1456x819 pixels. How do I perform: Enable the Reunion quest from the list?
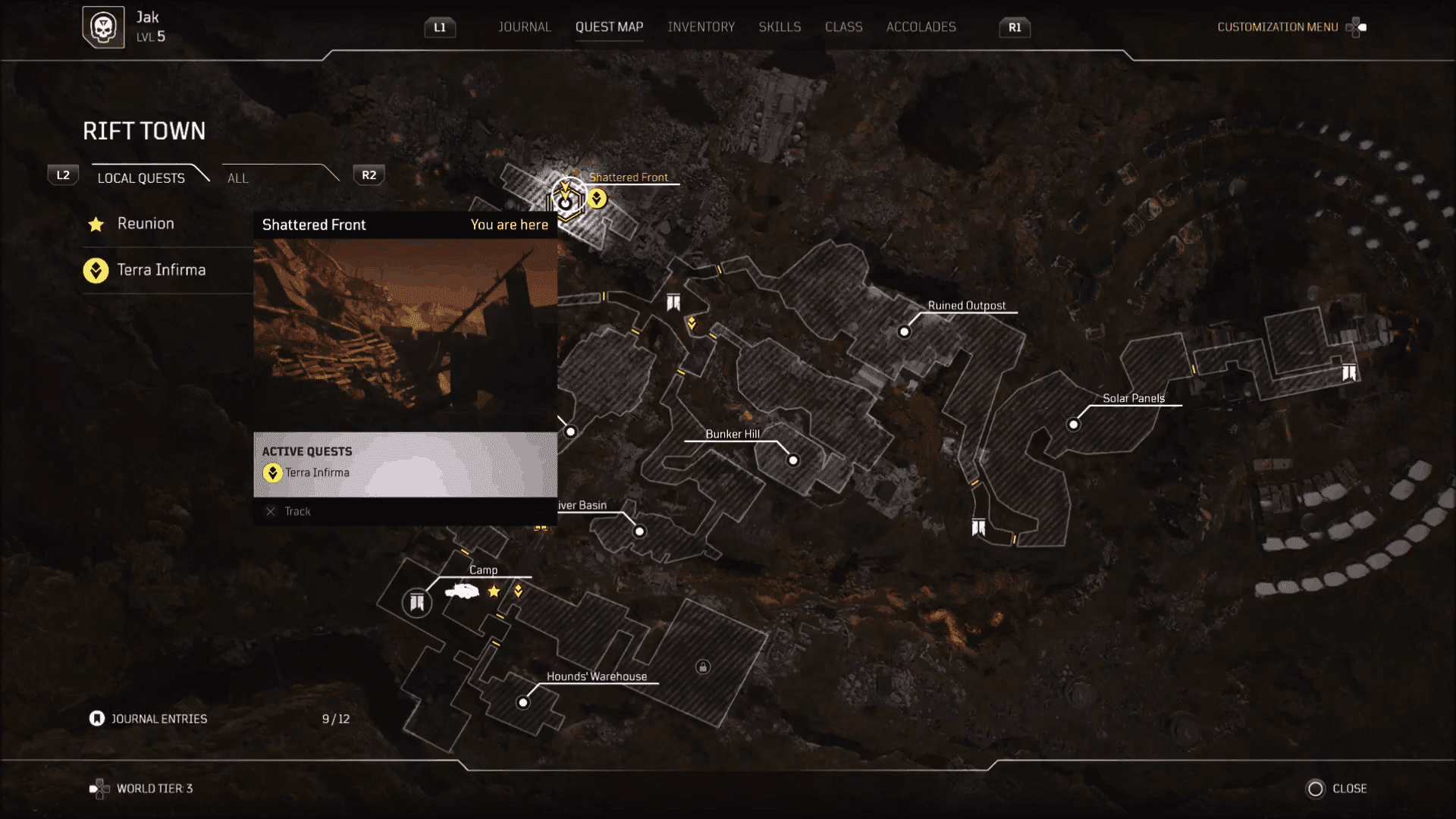click(145, 224)
